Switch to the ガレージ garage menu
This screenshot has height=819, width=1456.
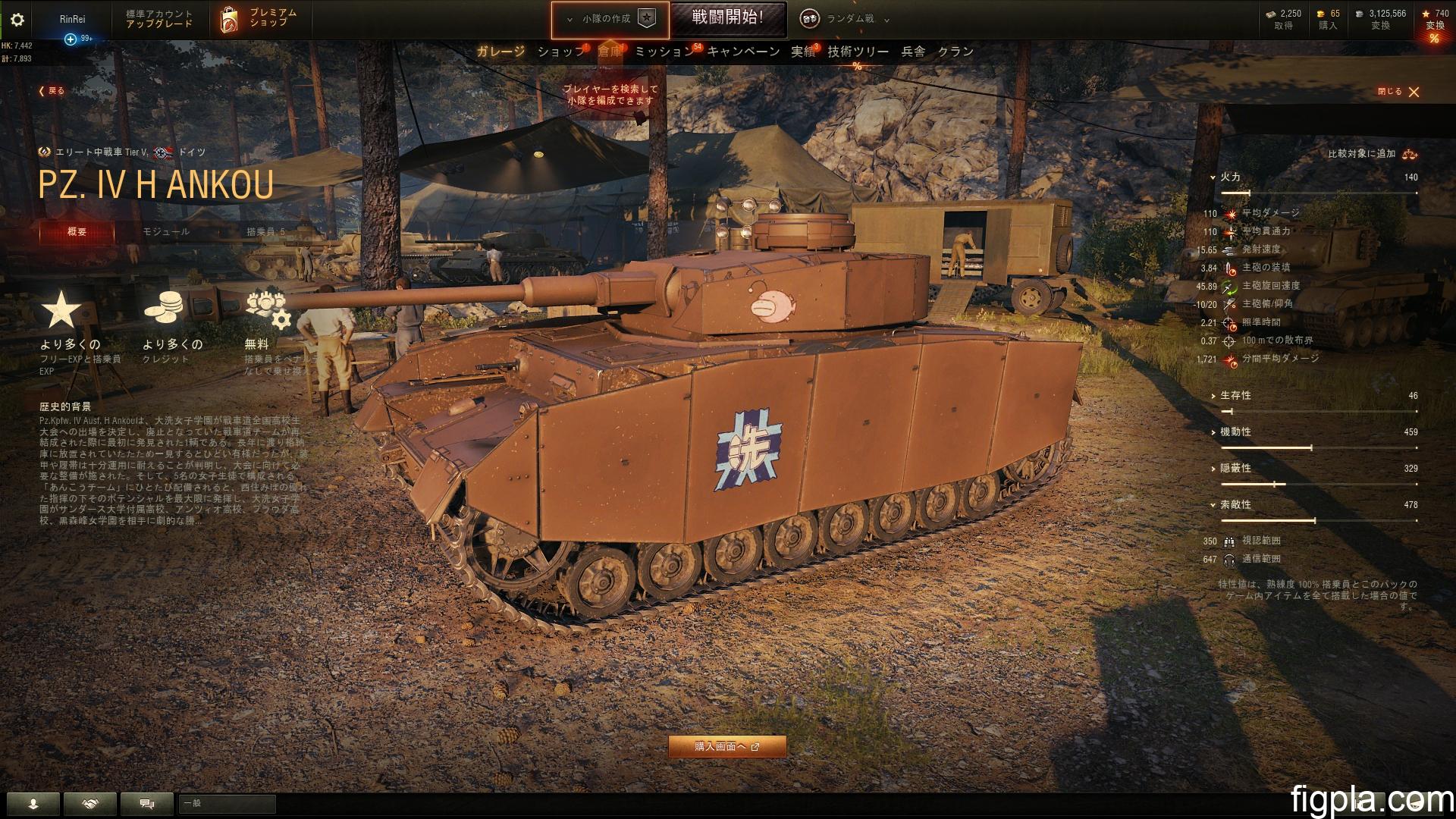click(500, 52)
